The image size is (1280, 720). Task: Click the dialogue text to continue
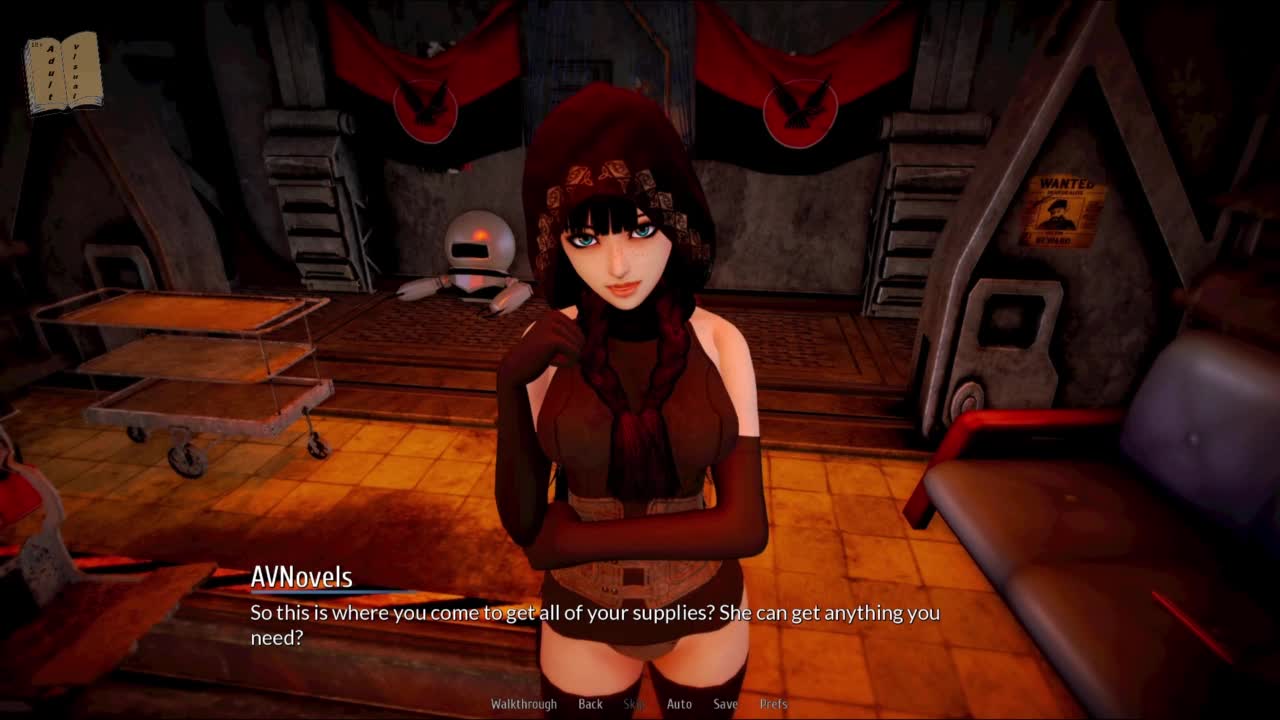[594, 624]
